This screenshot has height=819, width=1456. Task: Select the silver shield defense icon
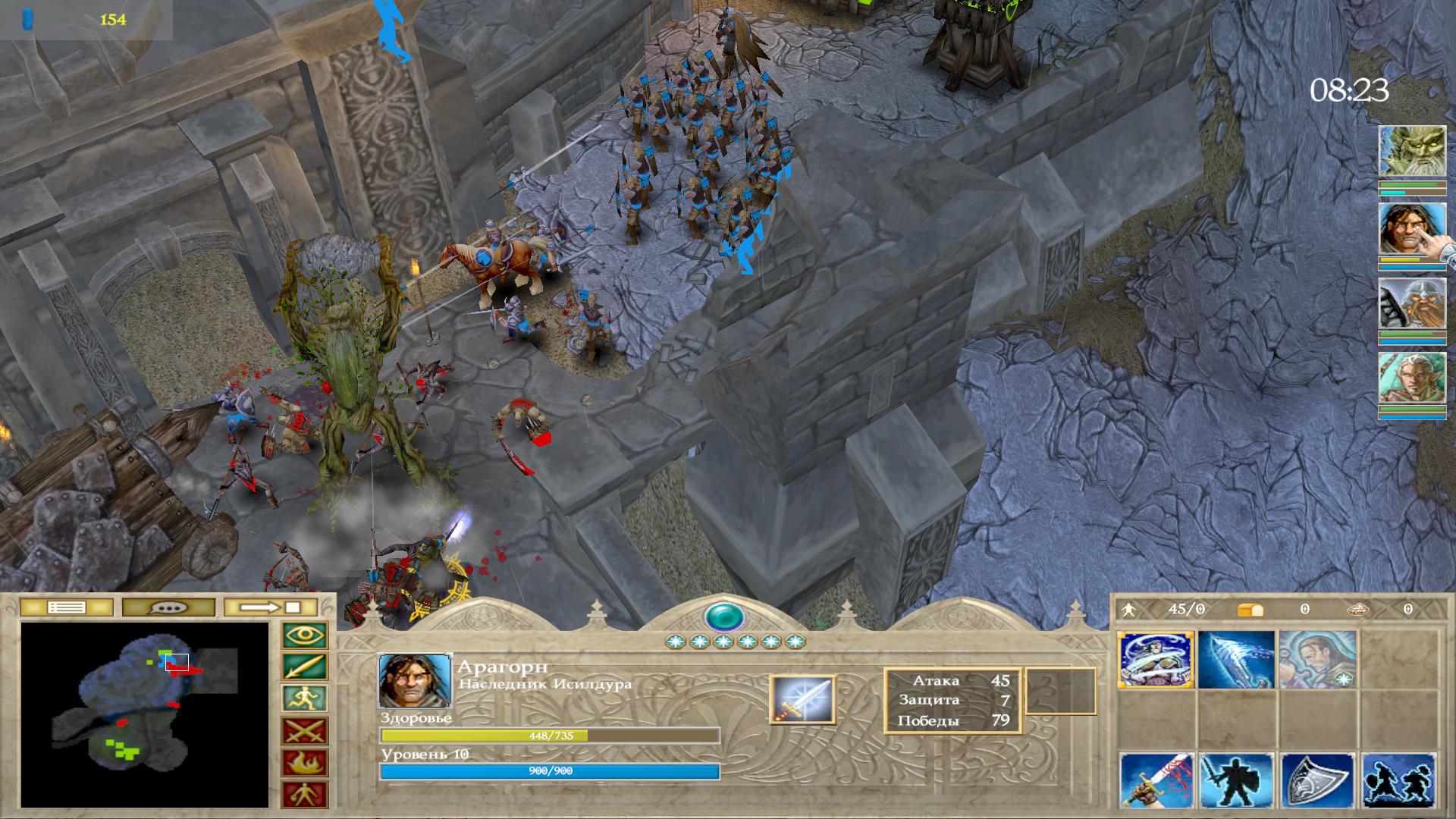[1317, 781]
